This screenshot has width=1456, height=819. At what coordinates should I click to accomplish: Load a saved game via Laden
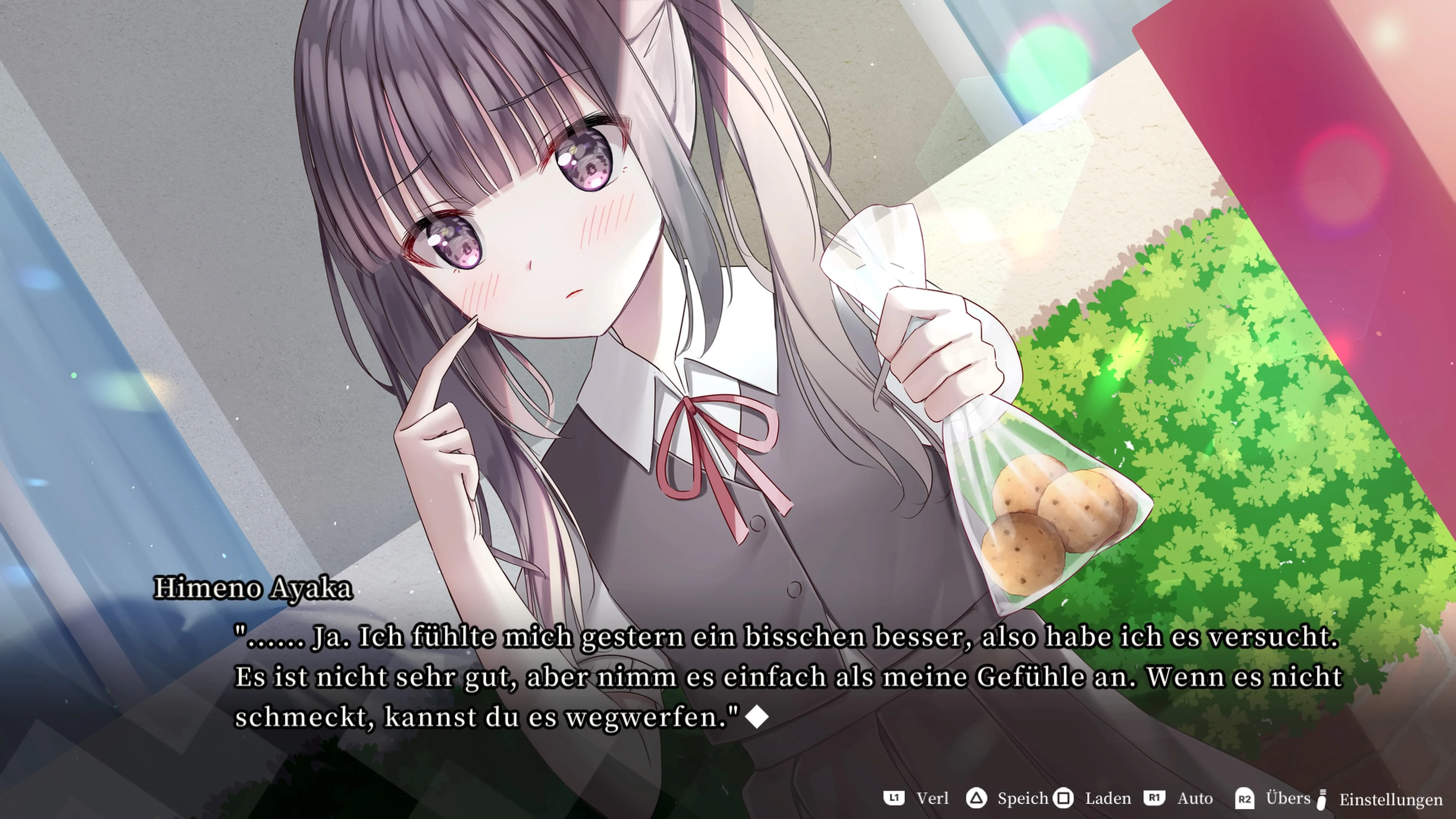click(1108, 799)
